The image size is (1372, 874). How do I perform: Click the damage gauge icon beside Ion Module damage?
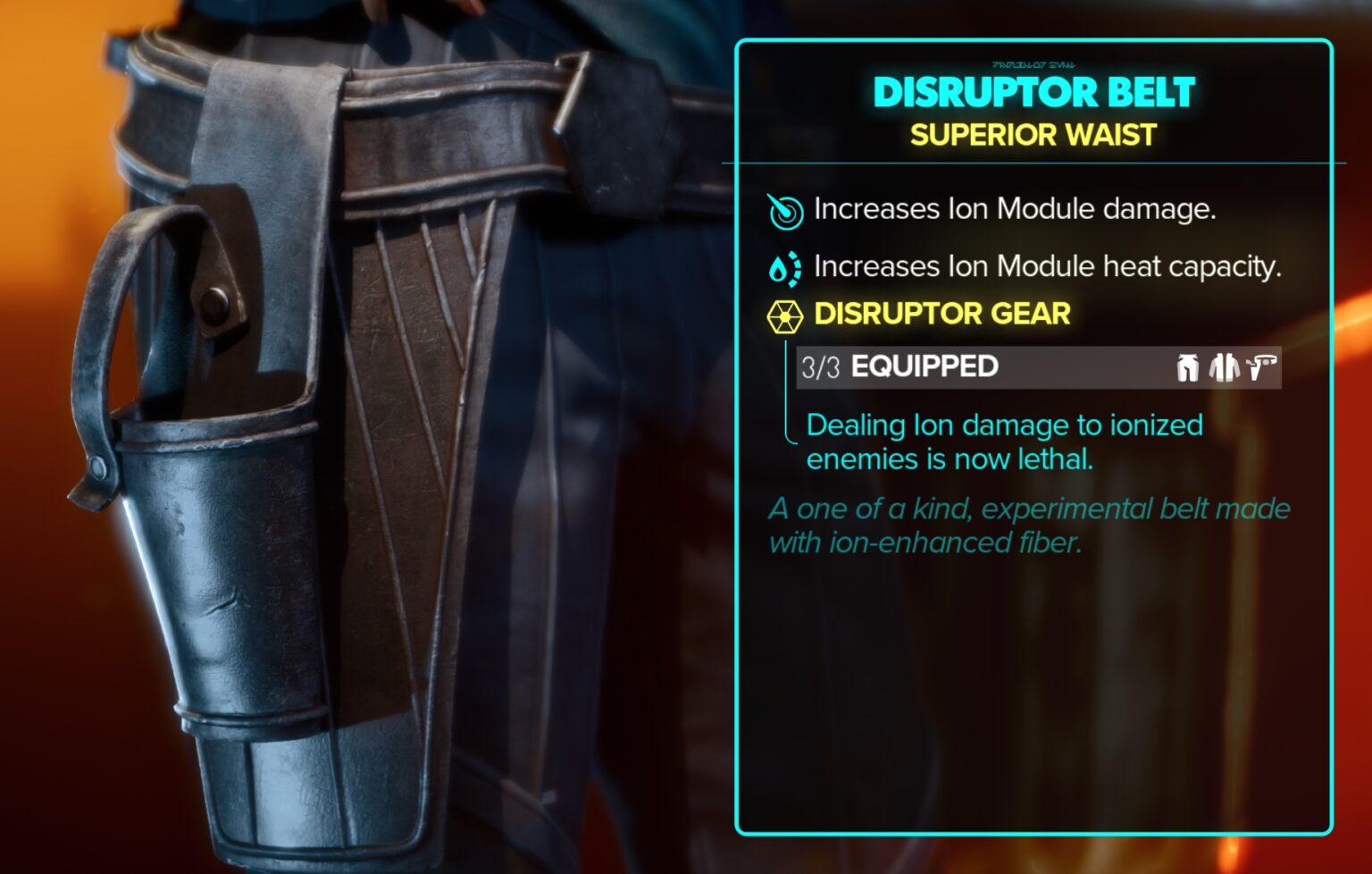(785, 209)
